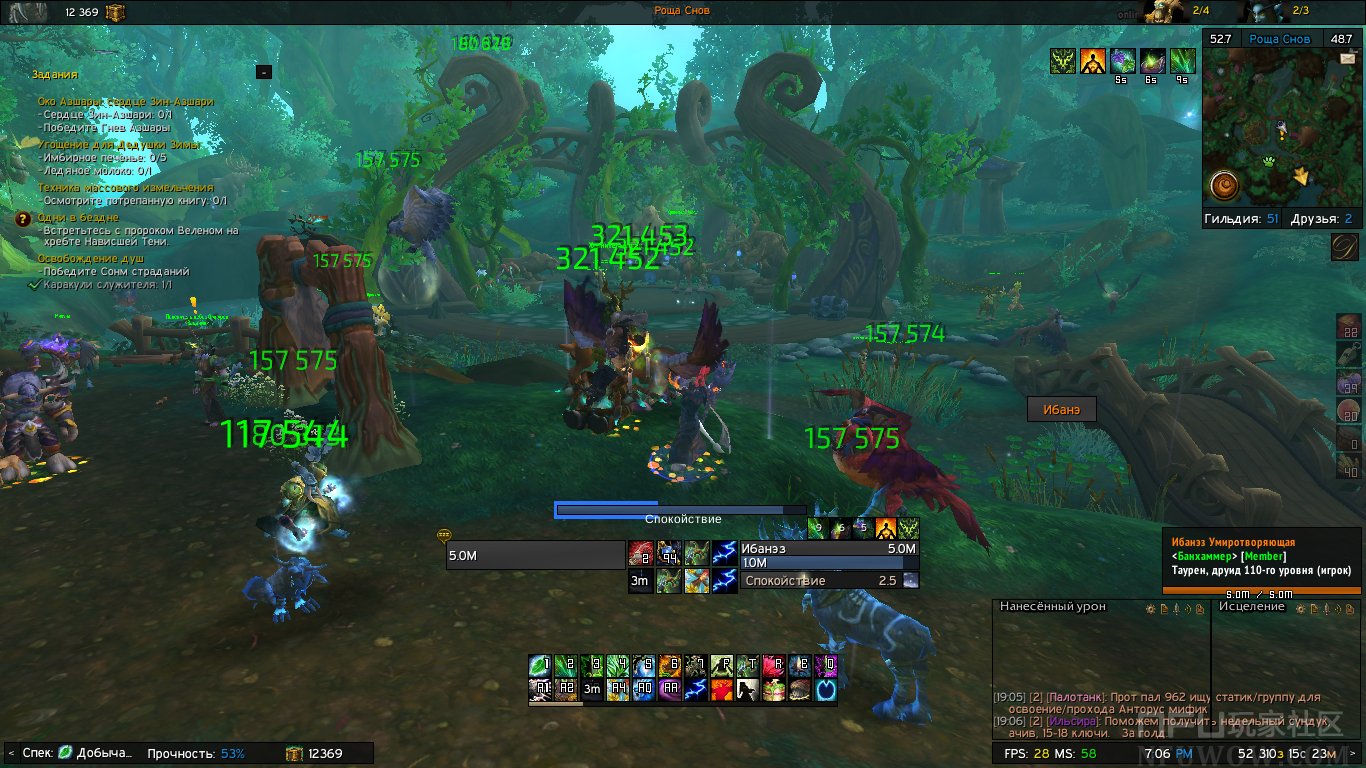Open the guild list "Гильдия: 51"
1366x768 pixels.
tap(1241, 219)
